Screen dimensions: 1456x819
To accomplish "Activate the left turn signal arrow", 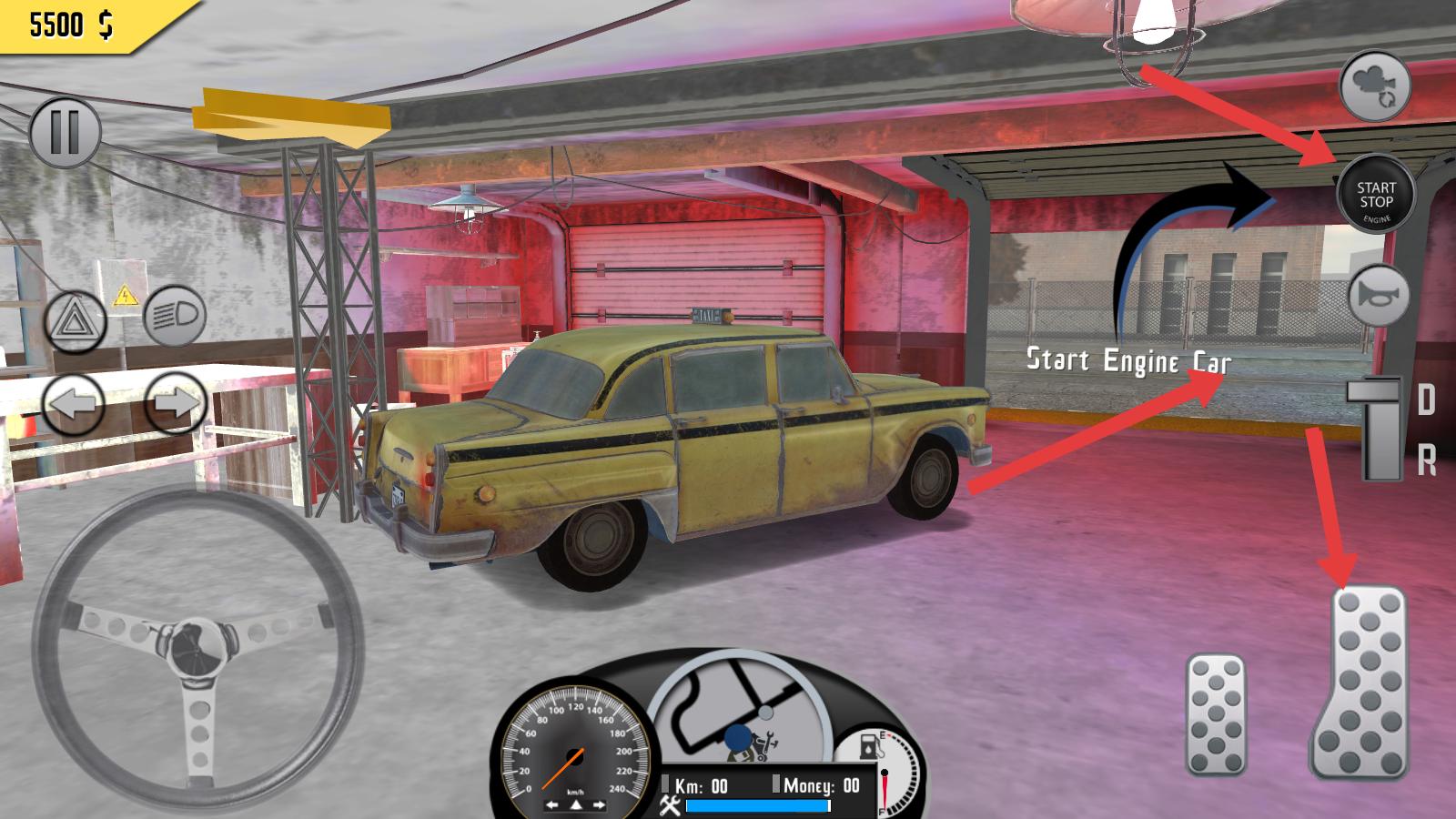I will pyautogui.click(x=74, y=404).
